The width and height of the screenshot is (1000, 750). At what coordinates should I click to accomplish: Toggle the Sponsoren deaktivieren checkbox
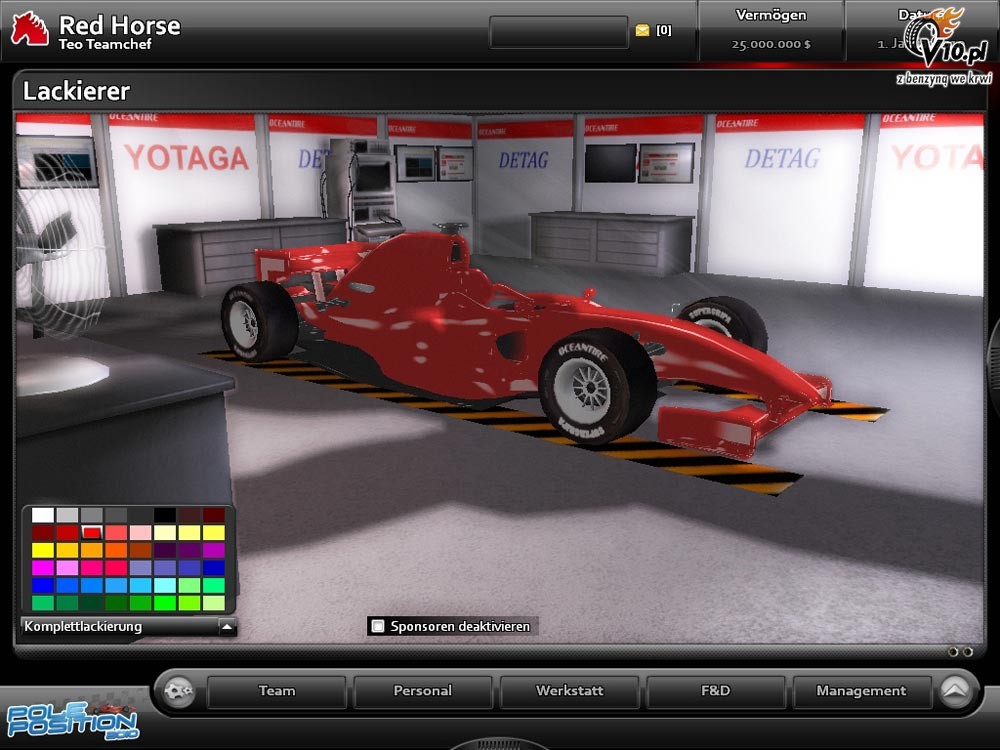pyautogui.click(x=378, y=627)
